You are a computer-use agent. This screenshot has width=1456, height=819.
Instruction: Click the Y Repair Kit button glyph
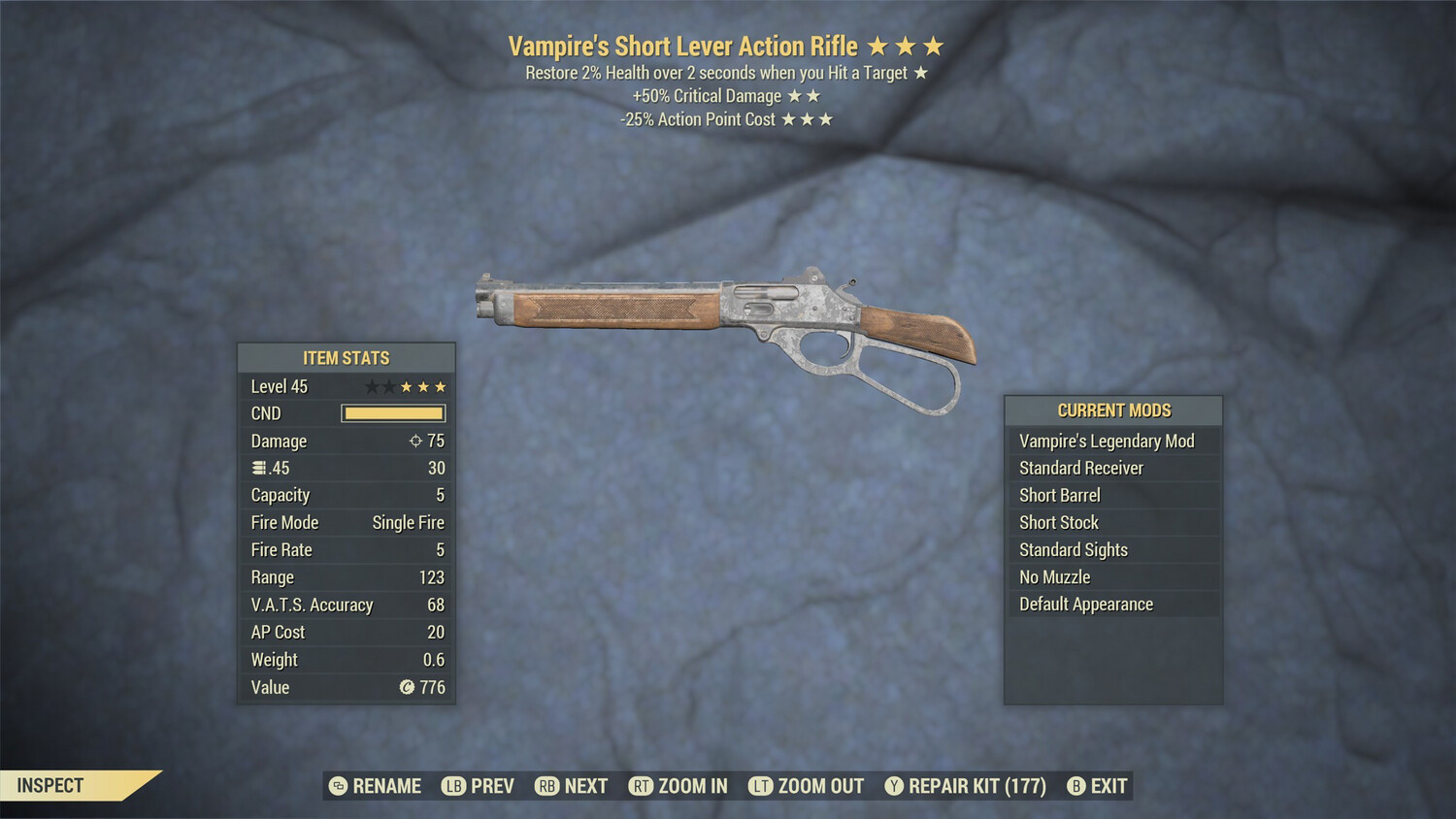pos(892,786)
